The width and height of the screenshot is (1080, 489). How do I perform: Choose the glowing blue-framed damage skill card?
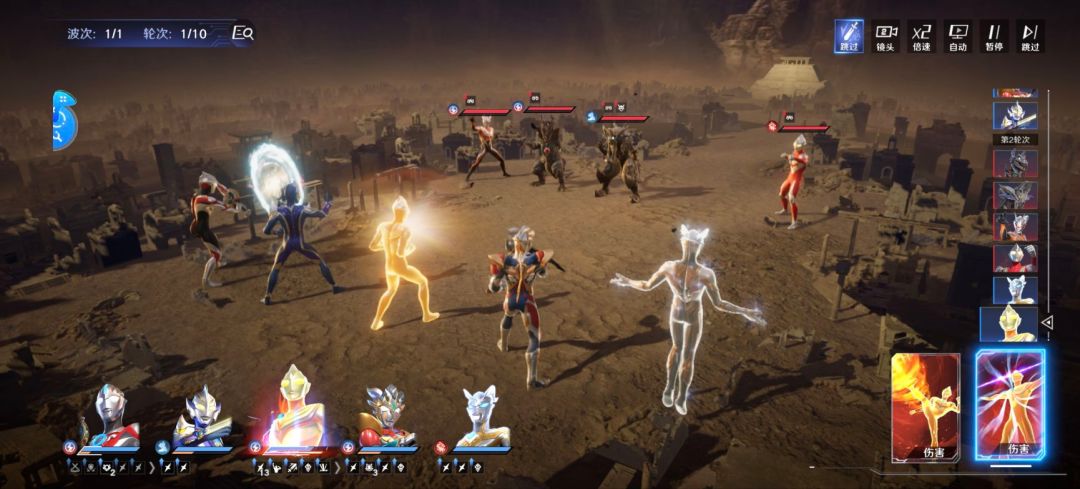pyautogui.click(x=1010, y=405)
